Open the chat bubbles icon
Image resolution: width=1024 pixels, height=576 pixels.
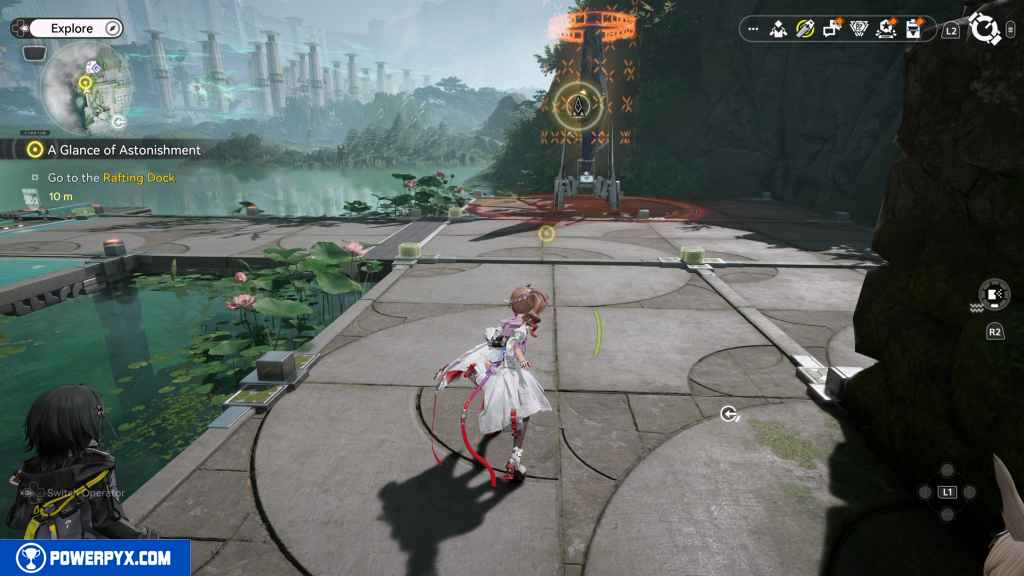(x=831, y=30)
